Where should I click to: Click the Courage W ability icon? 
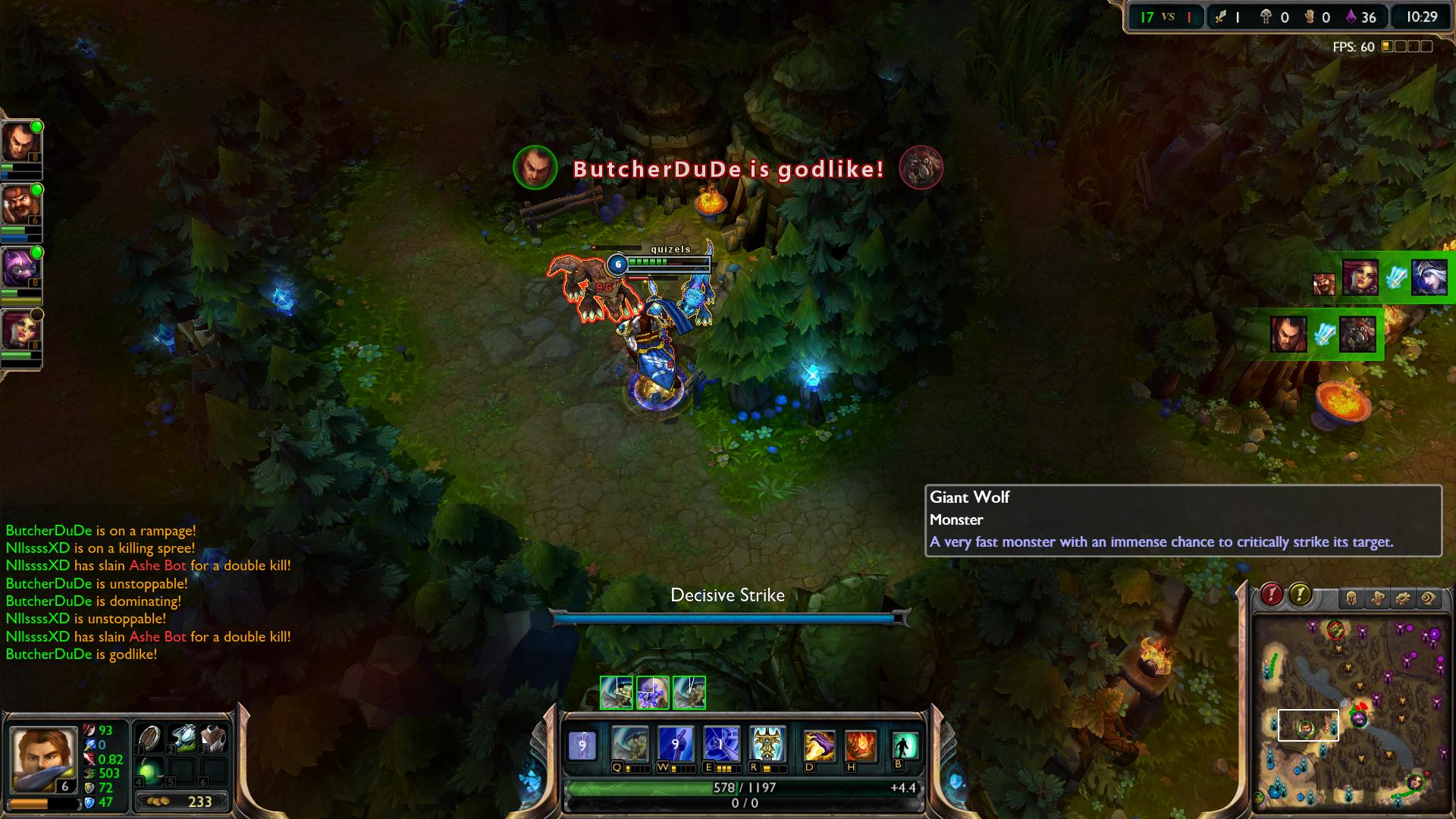click(x=676, y=744)
